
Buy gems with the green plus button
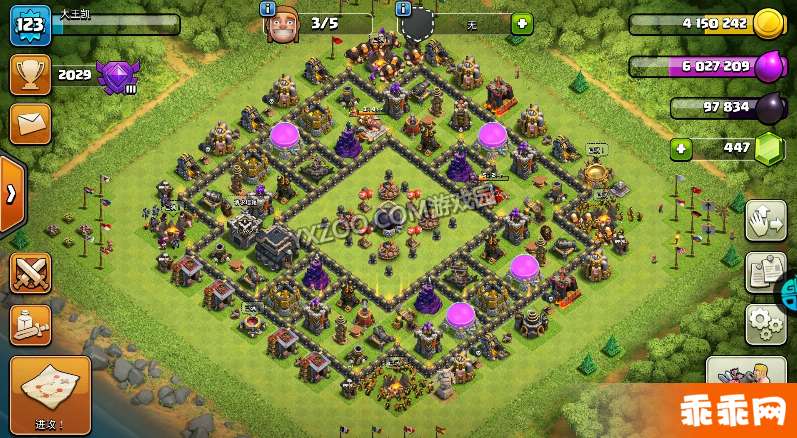pos(681,149)
